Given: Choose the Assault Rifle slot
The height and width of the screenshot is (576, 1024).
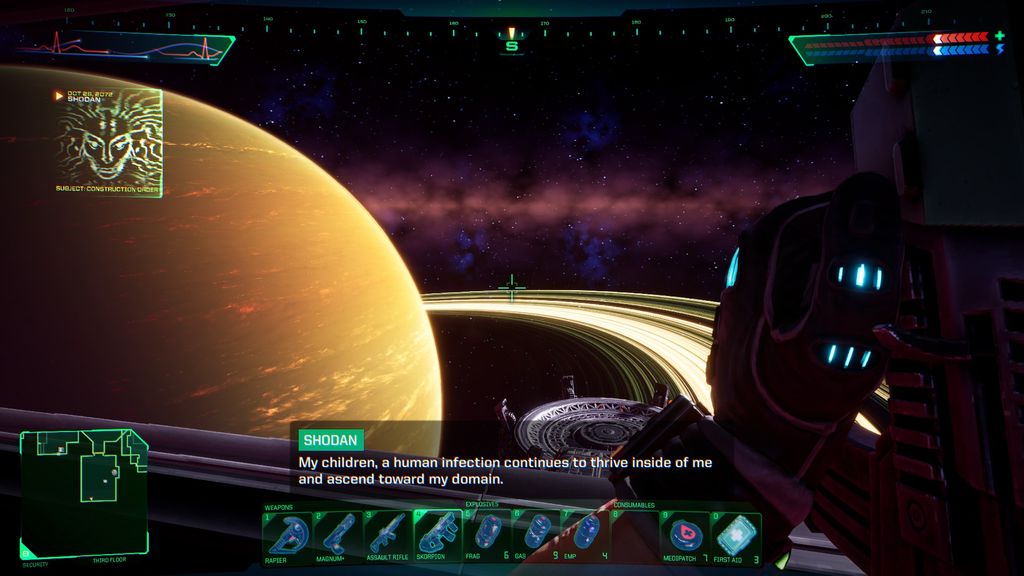Looking at the screenshot, I should (387, 537).
